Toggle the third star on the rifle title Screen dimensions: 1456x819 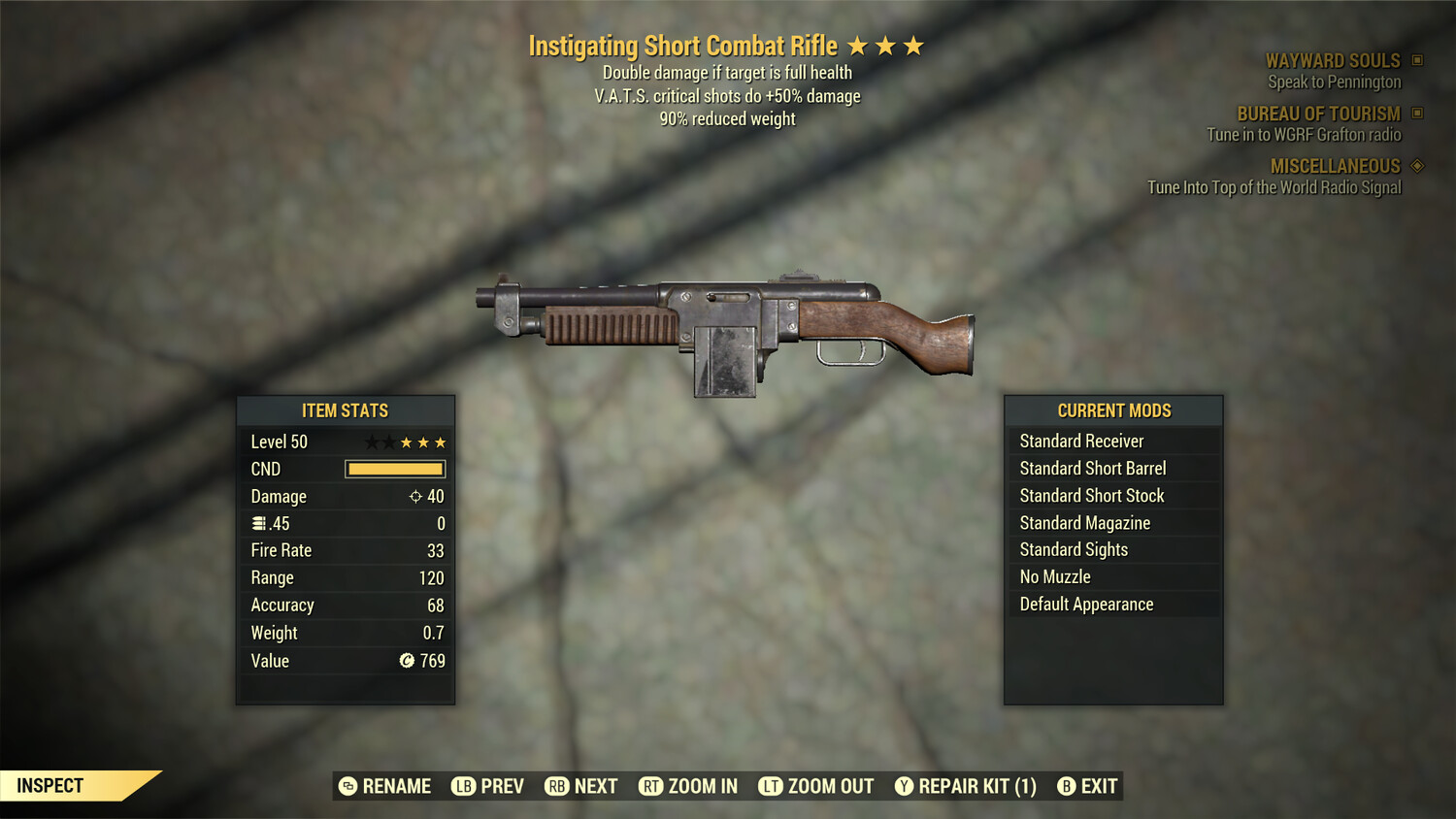pos(915,45)
